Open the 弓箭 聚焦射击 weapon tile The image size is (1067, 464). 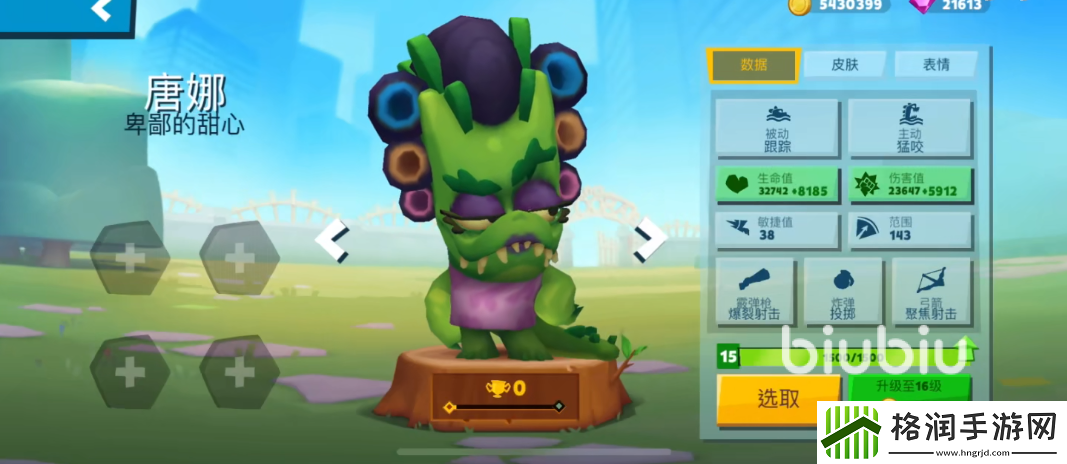(x=931, y=292)
